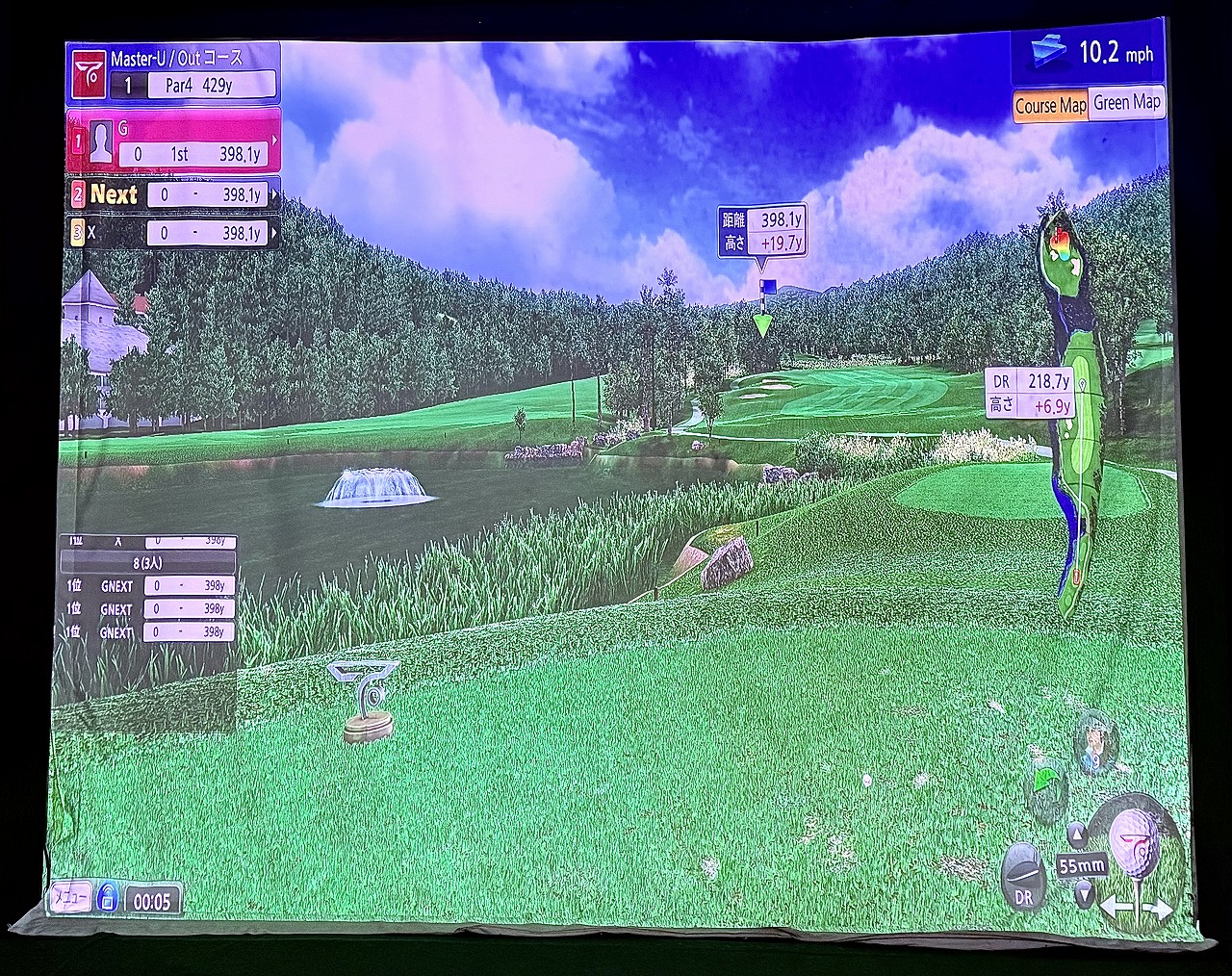Click the golf ball on tee icon
Viewport: 1232px width, 976px height.
(x=1135, y=840)
